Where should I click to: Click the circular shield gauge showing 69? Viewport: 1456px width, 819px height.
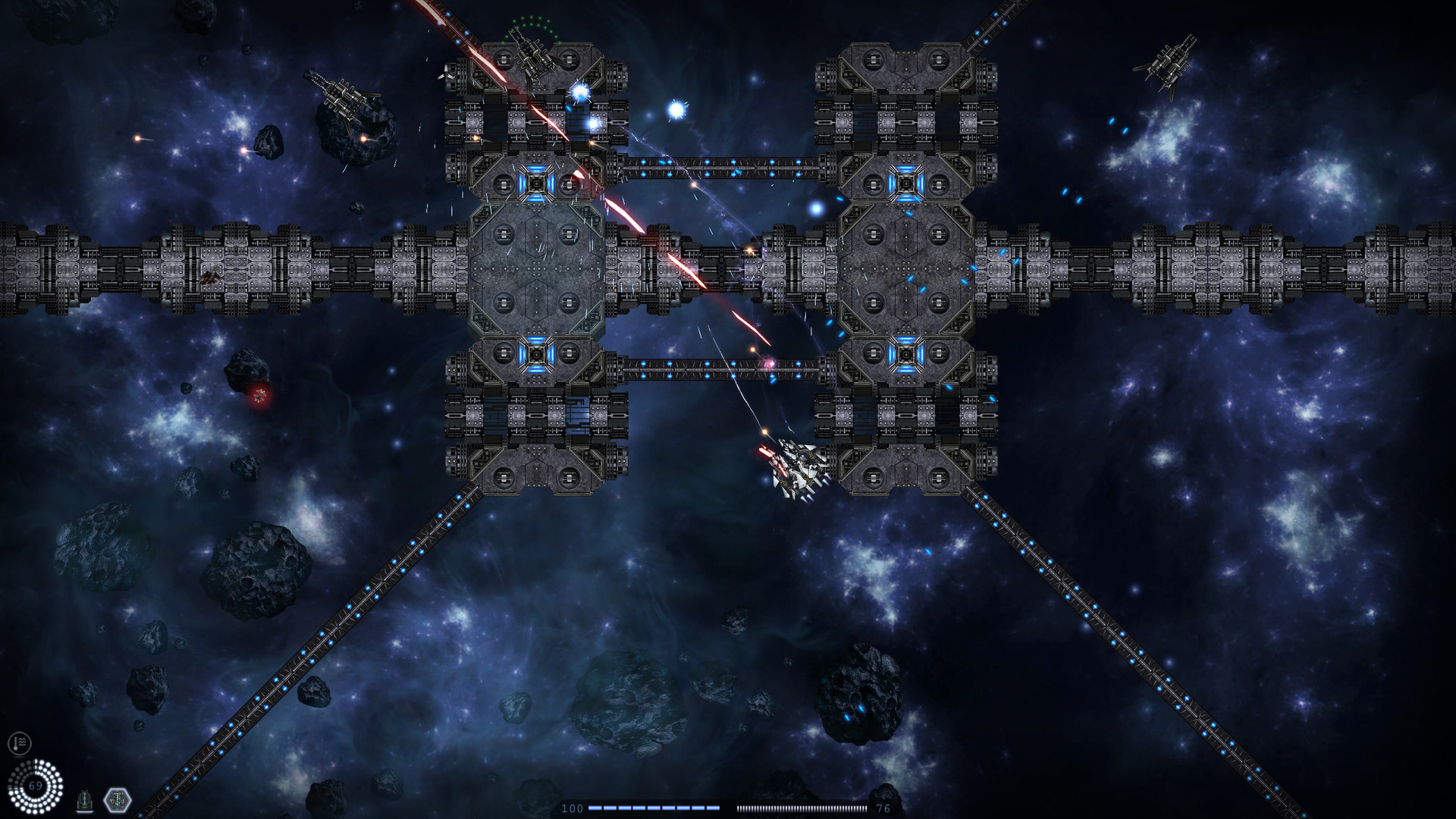tap(36, 787)
